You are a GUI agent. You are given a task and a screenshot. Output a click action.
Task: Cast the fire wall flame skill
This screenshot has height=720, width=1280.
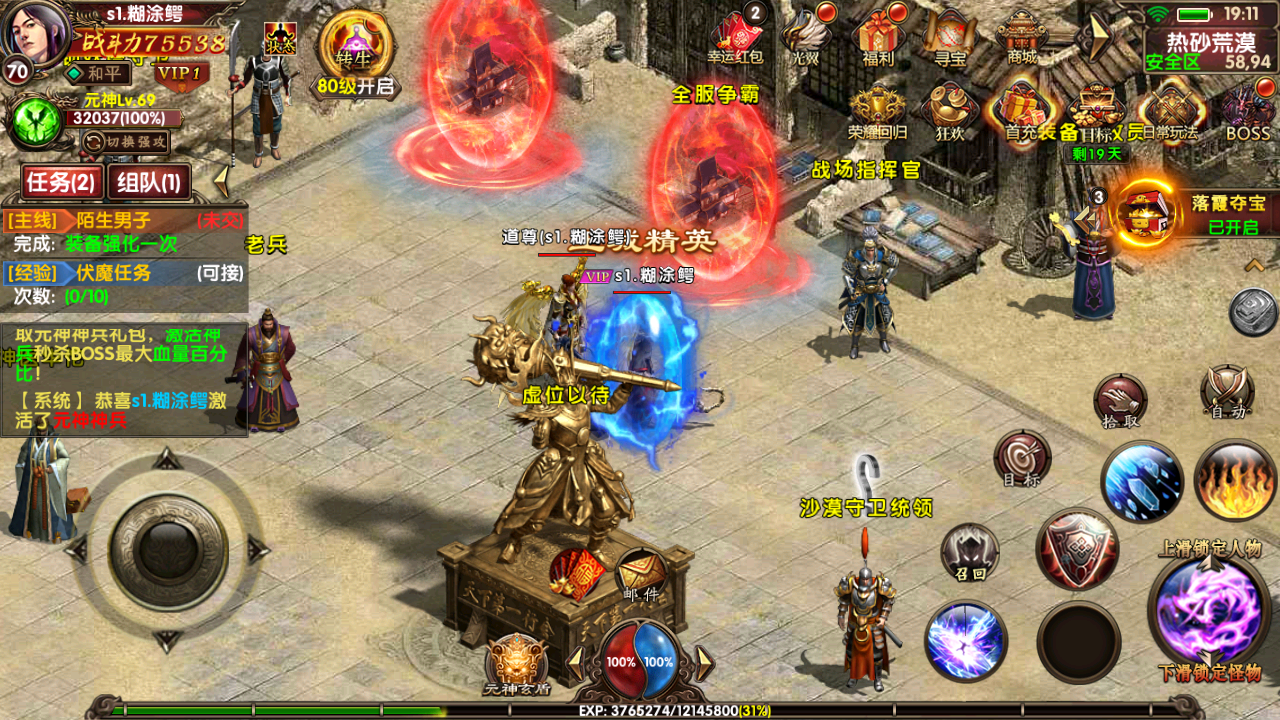tap(1234, 481)
